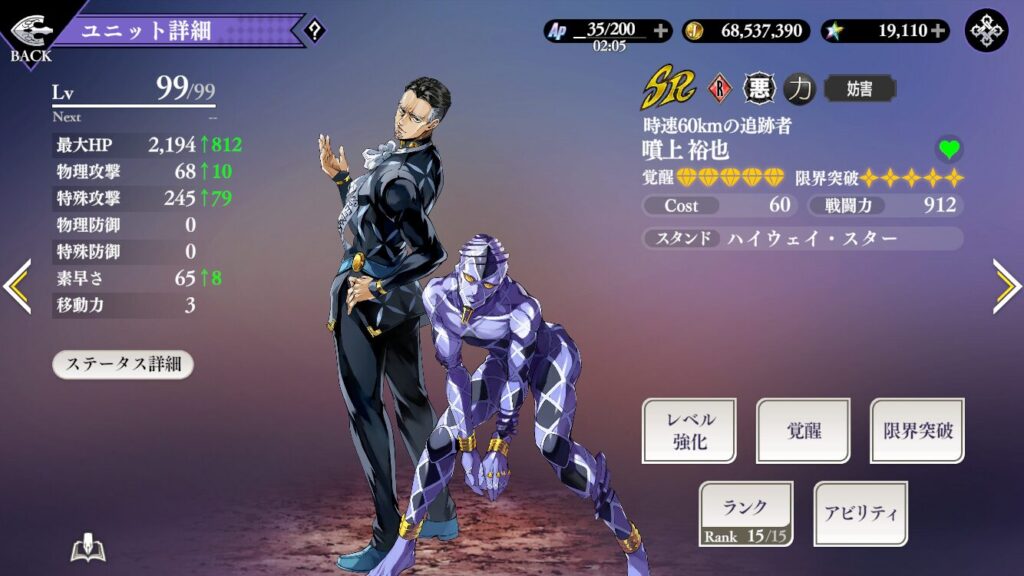This screenshot has width=1024, height=576.
Task: Open the book and pen profile icon
Action: click(x=89, y=549)
